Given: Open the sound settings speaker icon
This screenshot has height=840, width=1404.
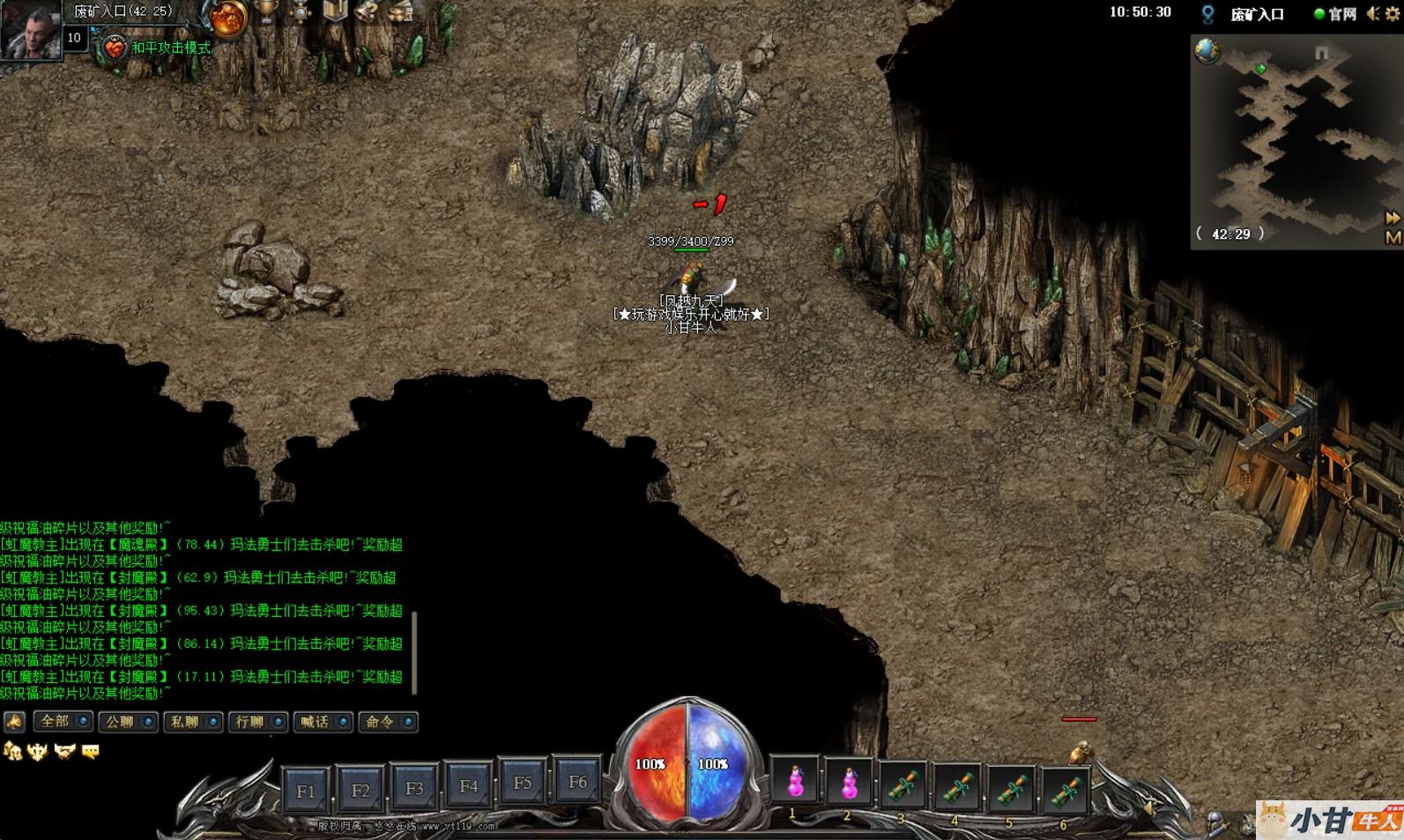Looking at the screenshot, I should (1373, 13).
